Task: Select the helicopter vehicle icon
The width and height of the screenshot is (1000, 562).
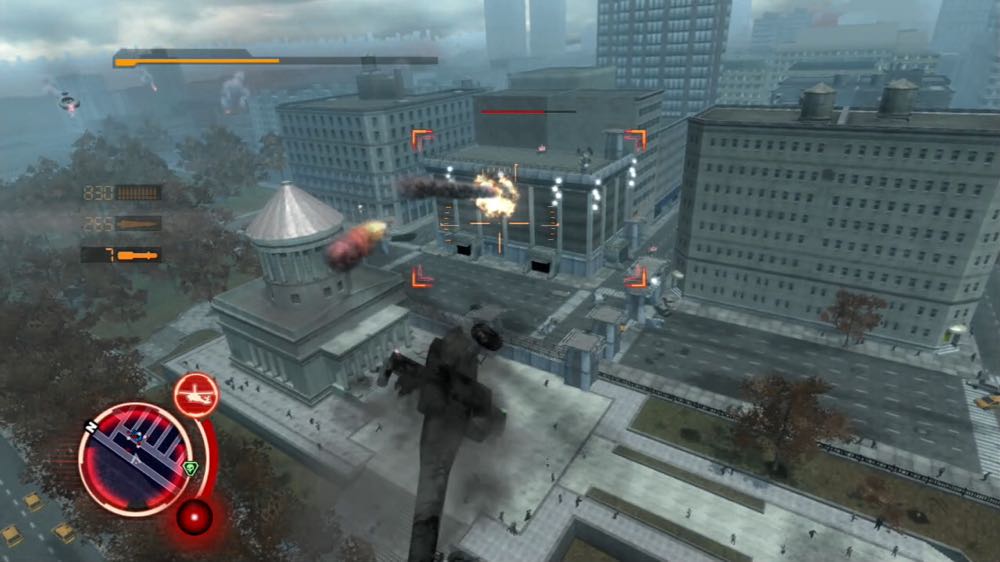Action: (x=196, y=395)
